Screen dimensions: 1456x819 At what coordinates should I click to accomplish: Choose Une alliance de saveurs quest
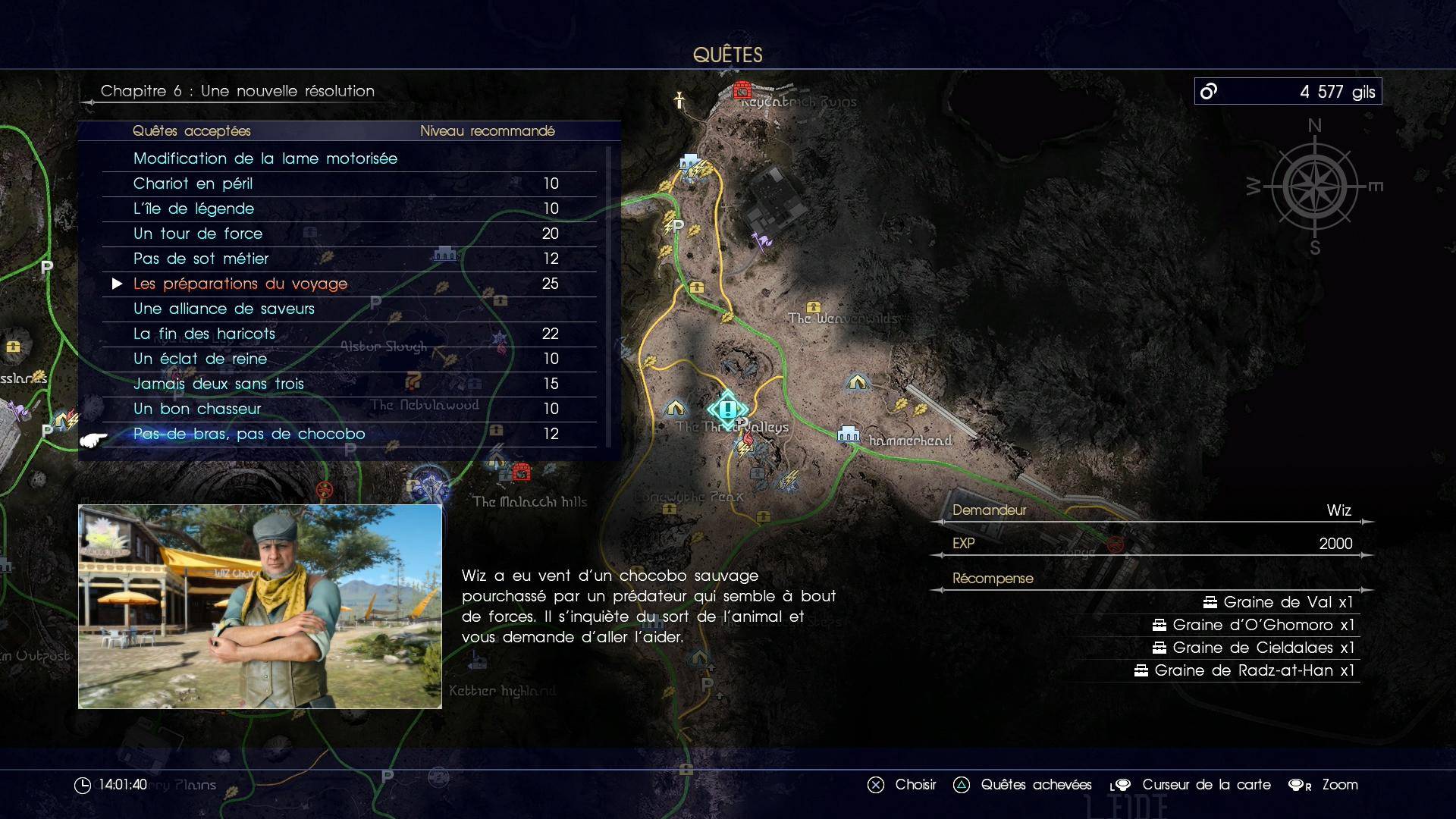224,309
